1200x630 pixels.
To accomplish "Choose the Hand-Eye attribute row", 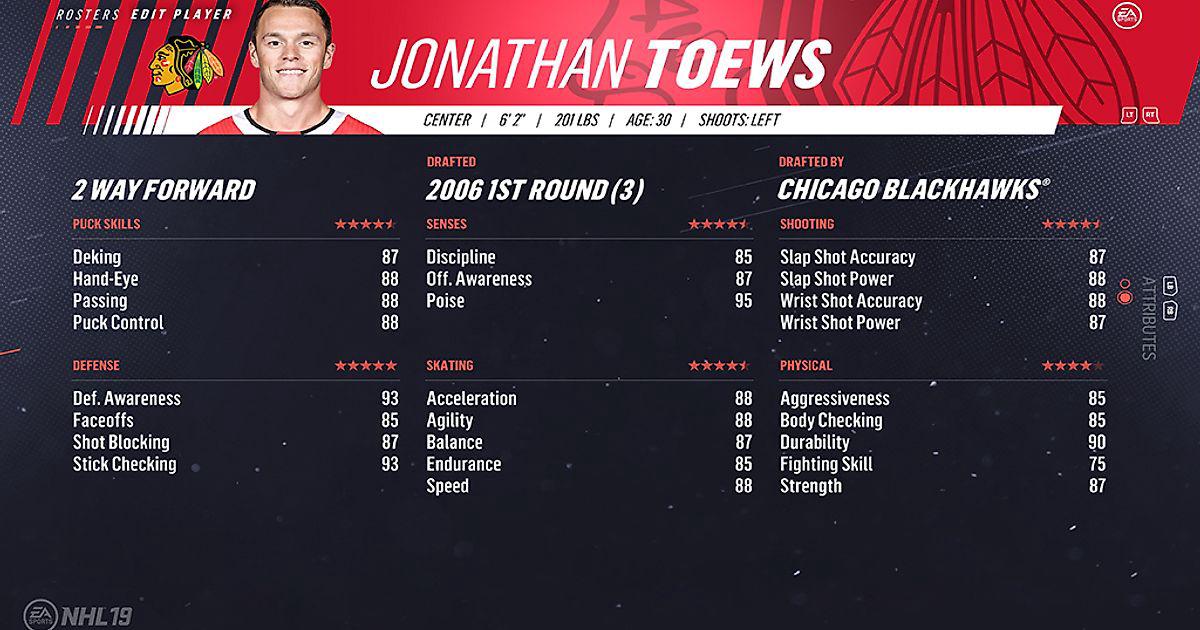I will pos(235,279).
